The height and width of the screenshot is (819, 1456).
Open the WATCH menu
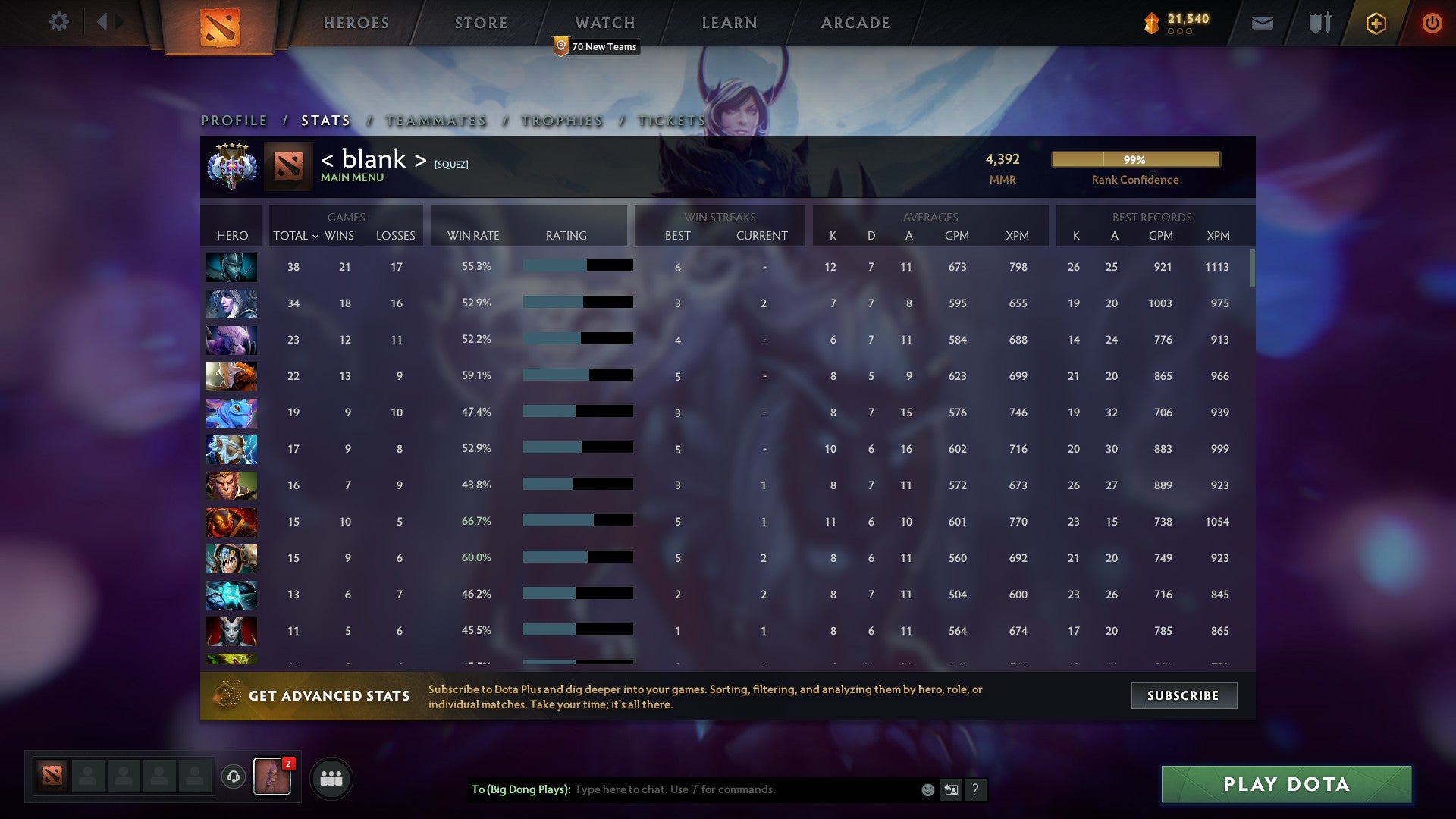click(x=604, y=22)
